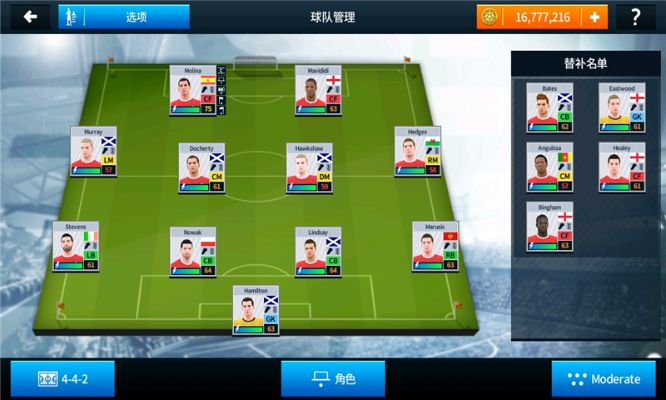Pick substitute Bingham from the bench

pyautogui.click(x=550, y=226)
